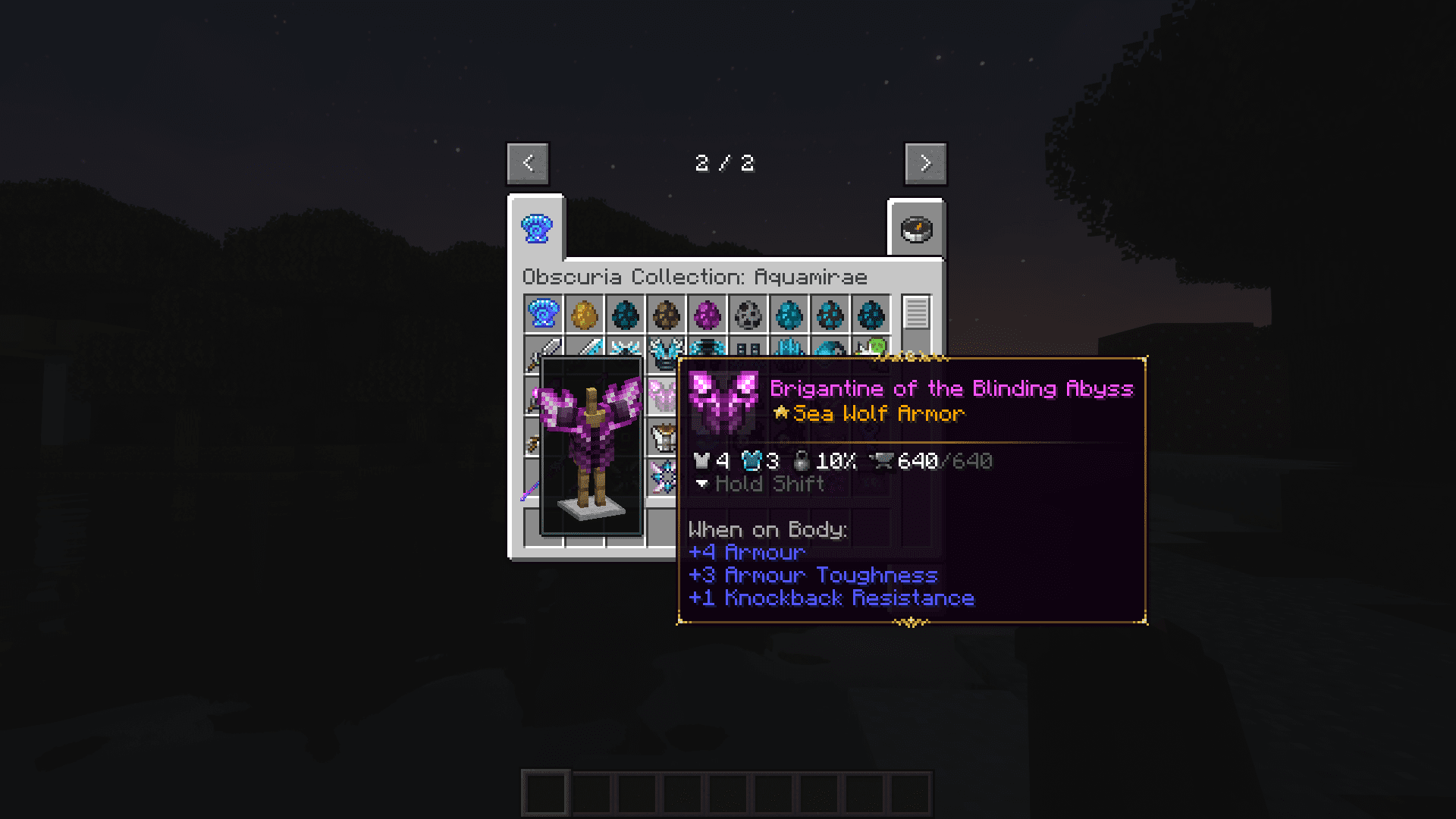Switch to the compass tab
This screenshot has width=1456, height=819.
915,229
